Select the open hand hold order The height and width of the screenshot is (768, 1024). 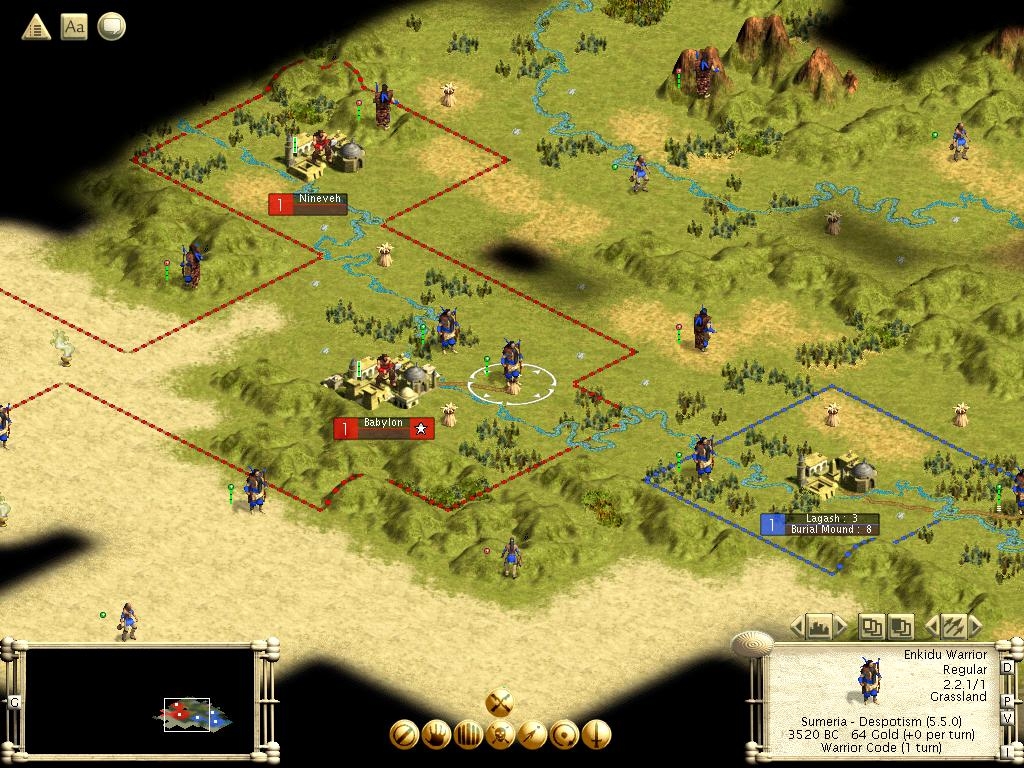point(436,735)
